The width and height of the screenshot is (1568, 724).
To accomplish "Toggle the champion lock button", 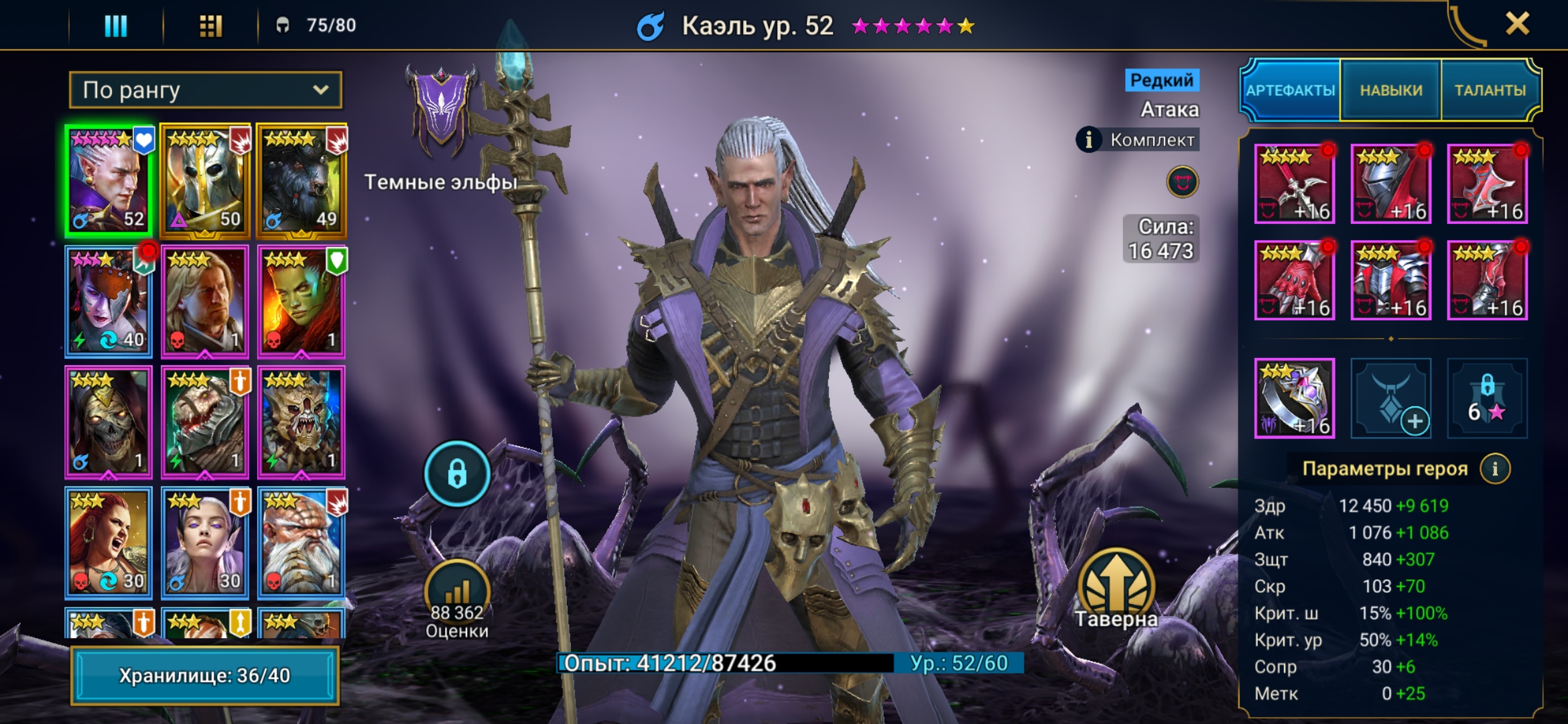I will point(457,473).
